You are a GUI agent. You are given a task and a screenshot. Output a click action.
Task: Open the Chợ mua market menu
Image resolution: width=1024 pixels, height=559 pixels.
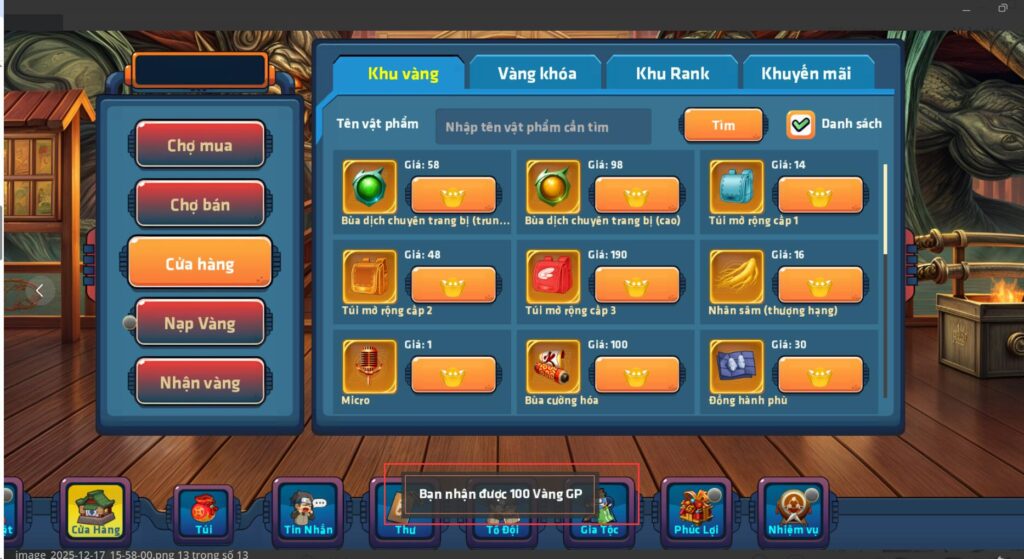coord(200,145)
